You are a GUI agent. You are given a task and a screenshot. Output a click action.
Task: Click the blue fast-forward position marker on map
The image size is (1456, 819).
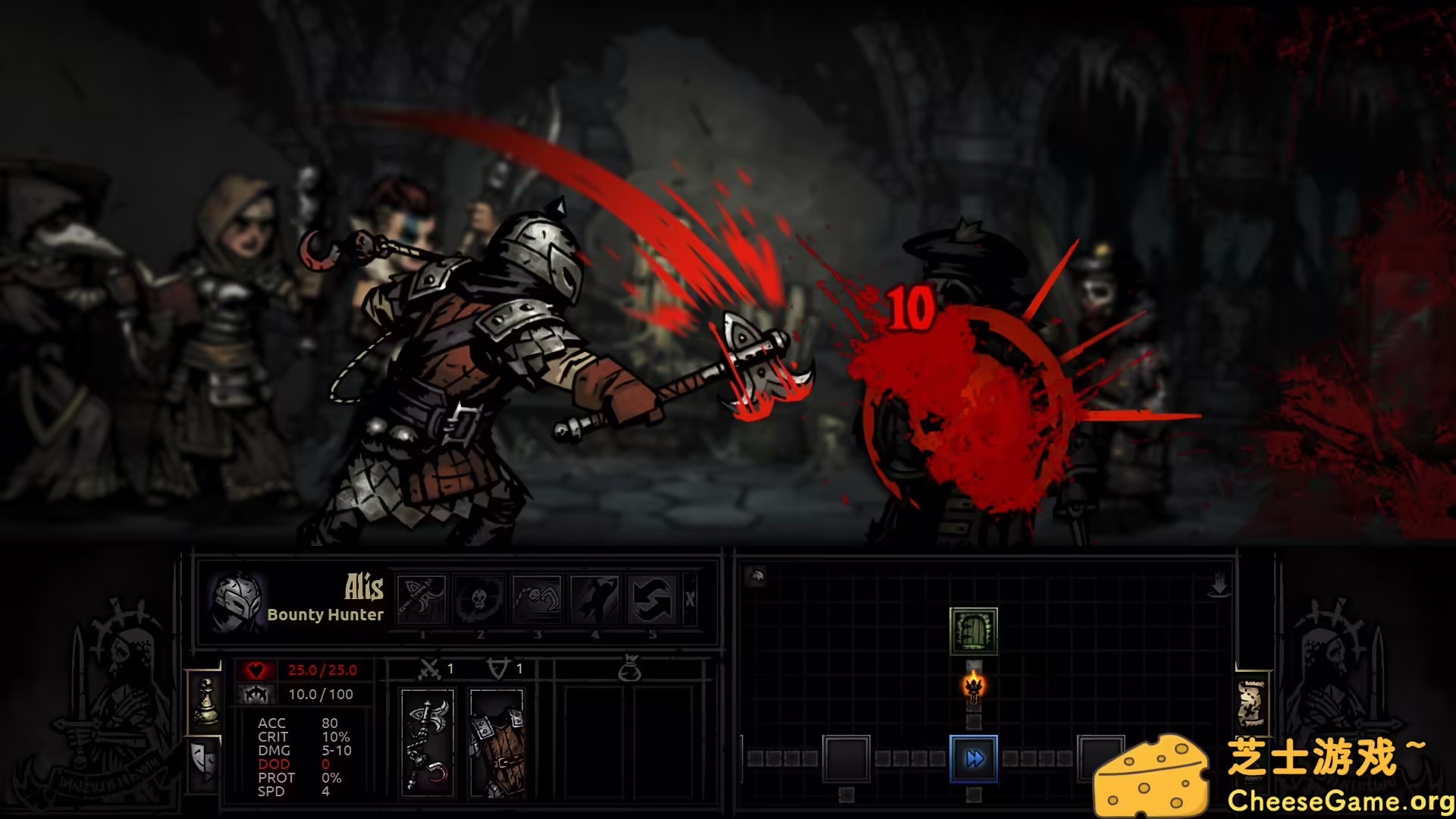click(x=974, y=757)
